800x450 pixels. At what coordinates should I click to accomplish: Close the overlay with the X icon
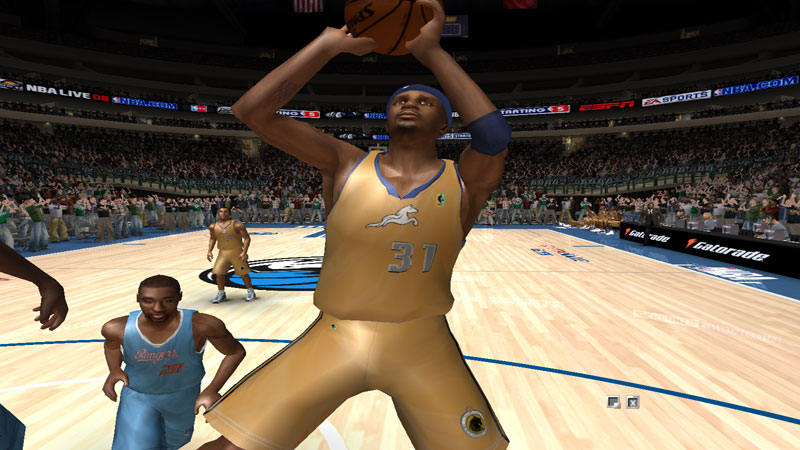[633, 402]
